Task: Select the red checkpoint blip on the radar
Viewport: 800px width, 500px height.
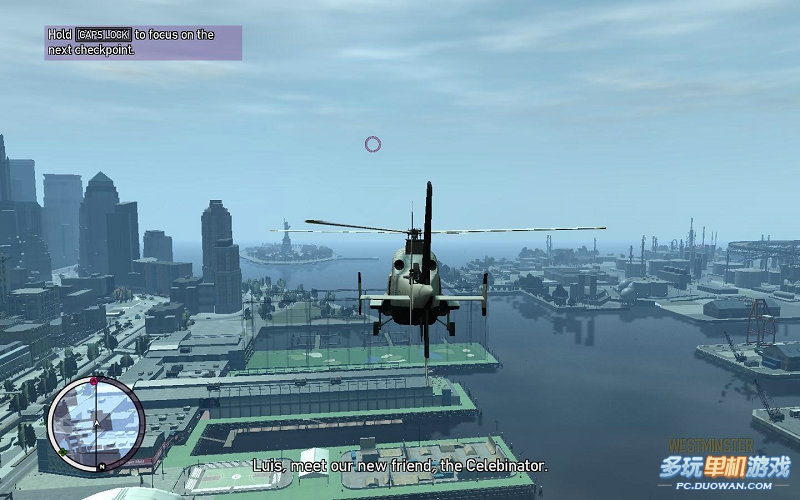Action: pyautogui.click(x=94, y=382)
